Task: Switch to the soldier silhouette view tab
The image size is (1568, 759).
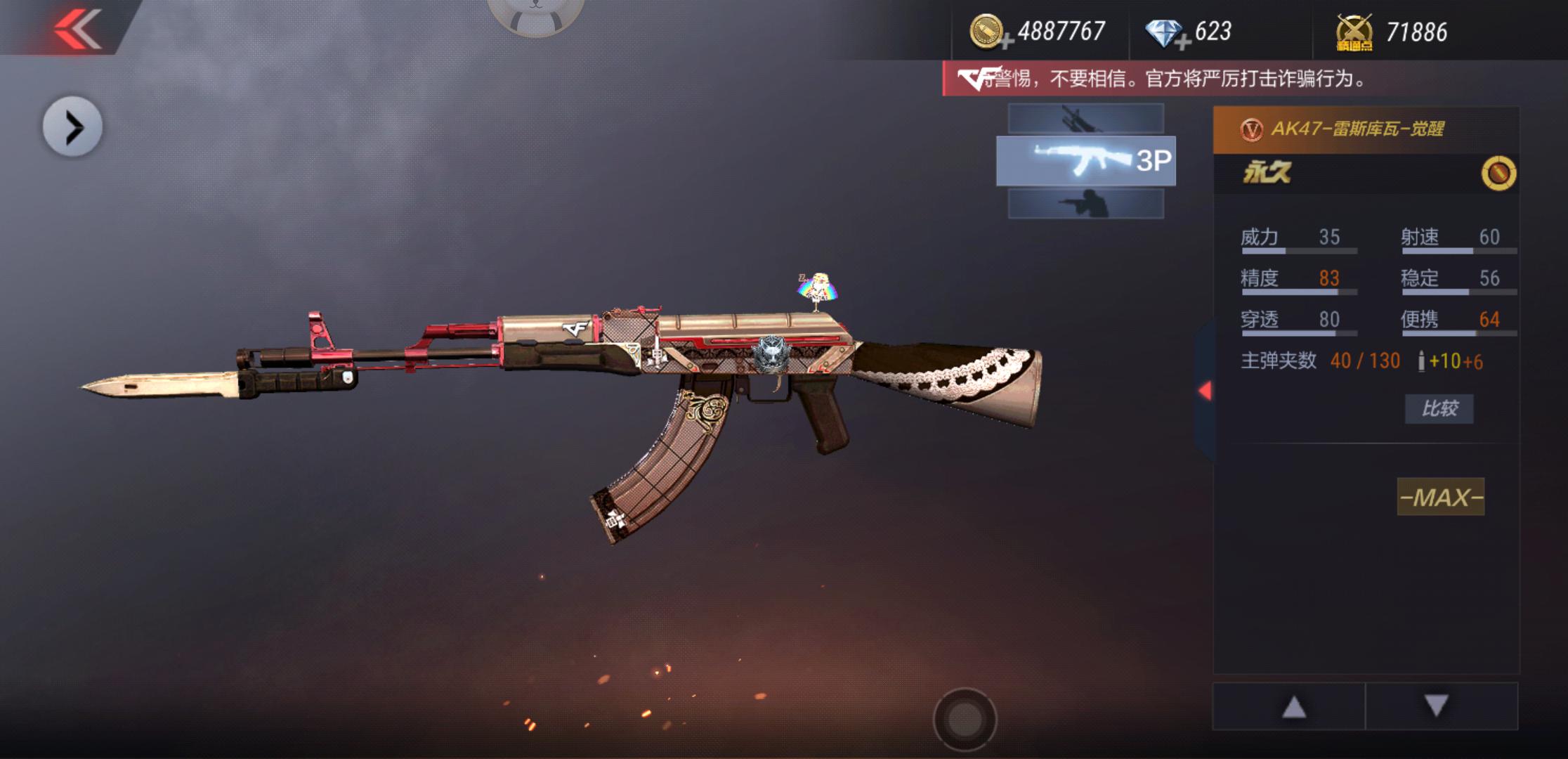Action: pos(1085,204)
